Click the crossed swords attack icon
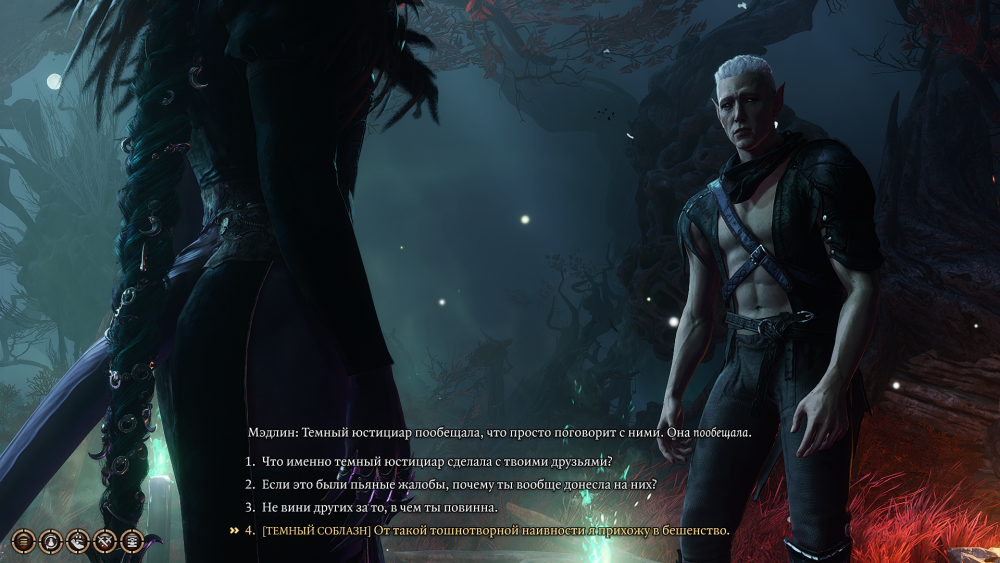Viewport: 1000px width, 563px height. 104,541
